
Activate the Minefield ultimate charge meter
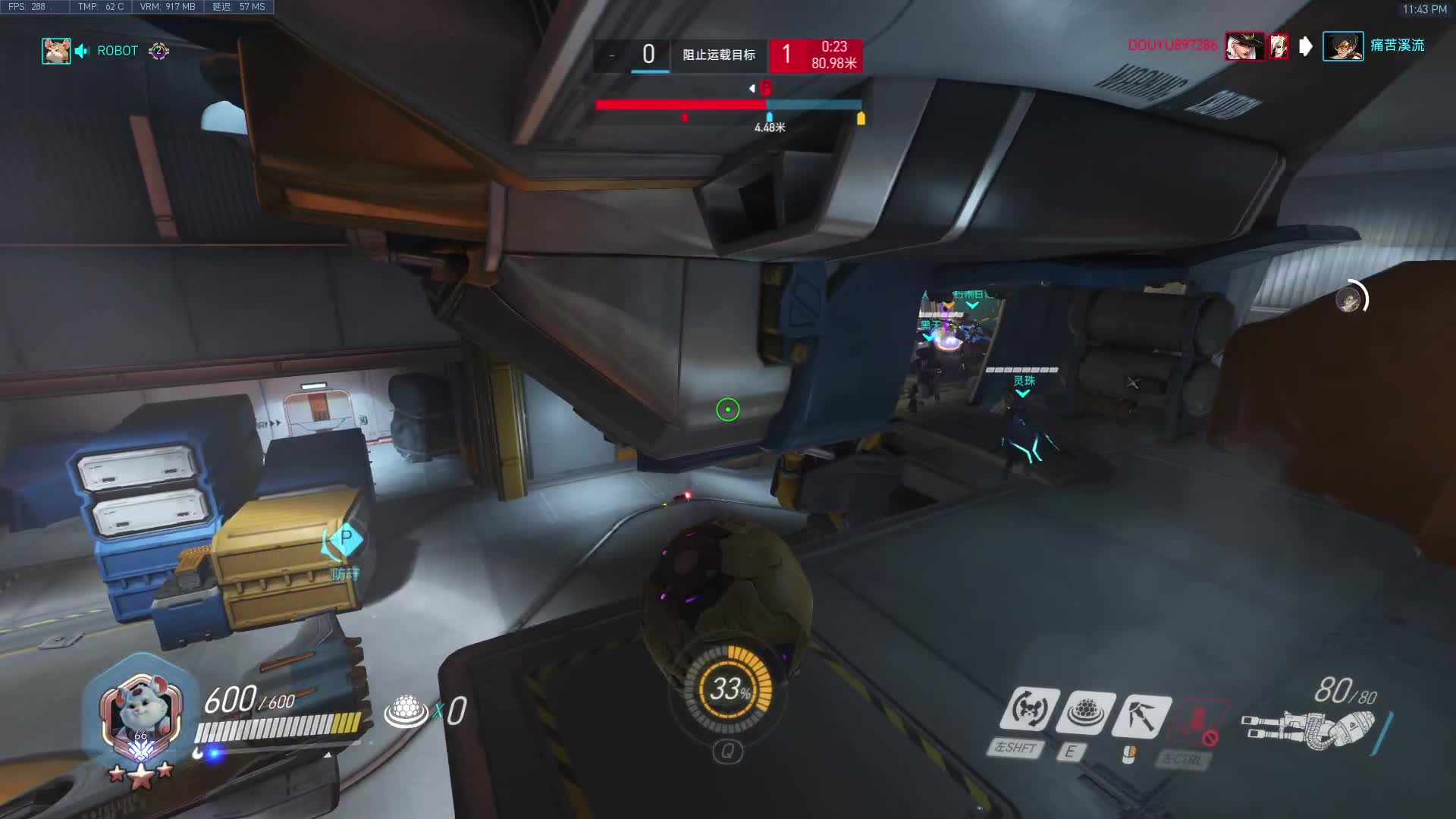tap(728, 689)
